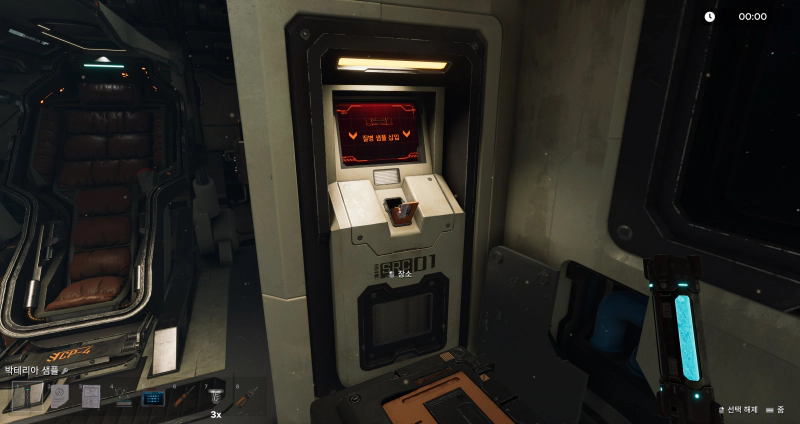The width and height of the screenshot is (800, 424).
Task: Select the document with circular symbol
Action: click(x=59, y=397)
